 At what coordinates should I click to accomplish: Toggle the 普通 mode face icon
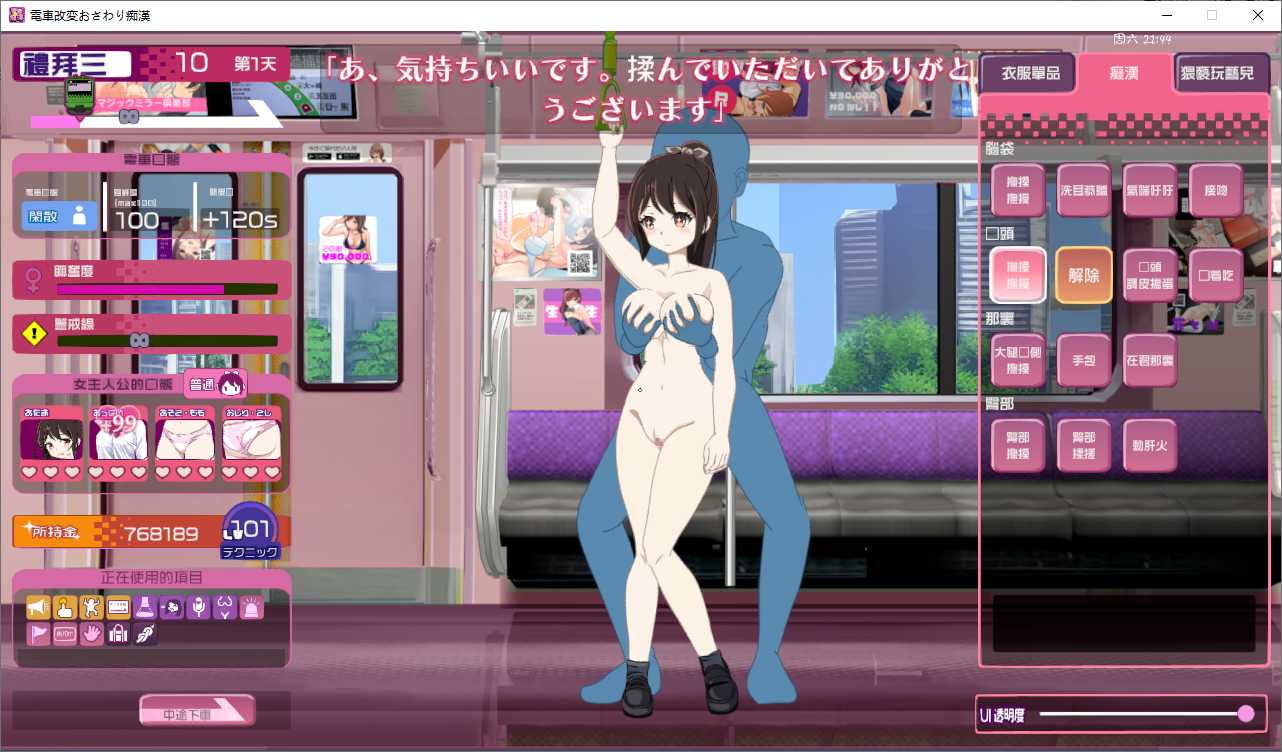click(x=216, y=383)
